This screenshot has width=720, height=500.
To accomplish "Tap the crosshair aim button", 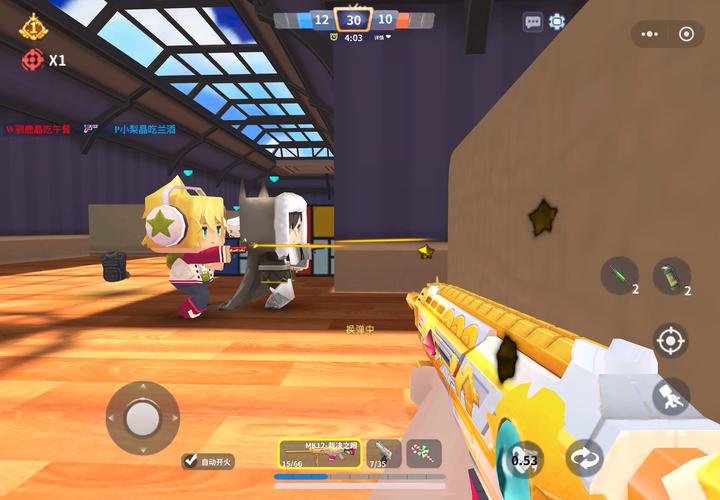I will pyautogui.click(x=670, y=341).
